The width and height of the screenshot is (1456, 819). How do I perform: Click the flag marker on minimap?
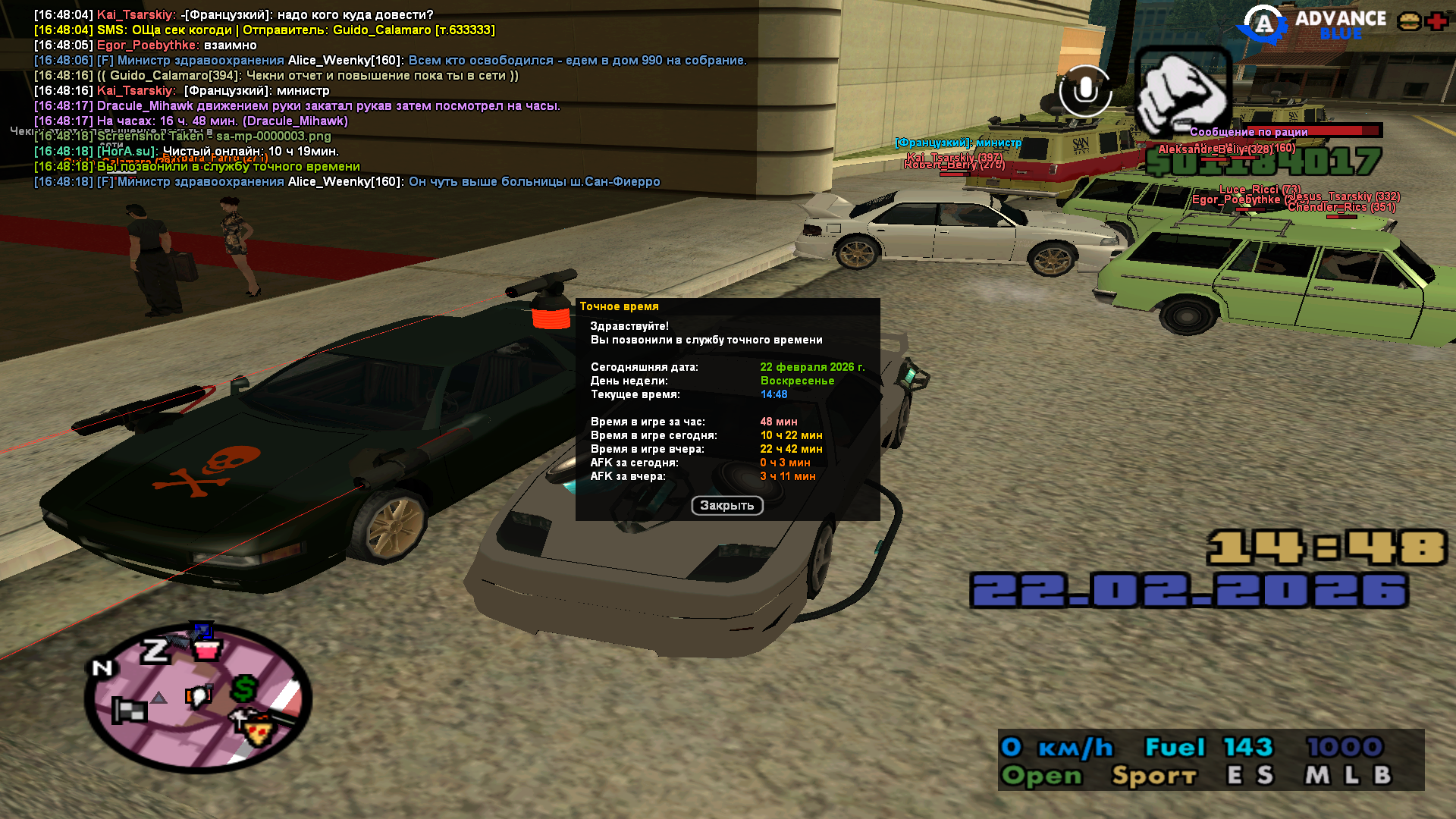coord(129,711)
